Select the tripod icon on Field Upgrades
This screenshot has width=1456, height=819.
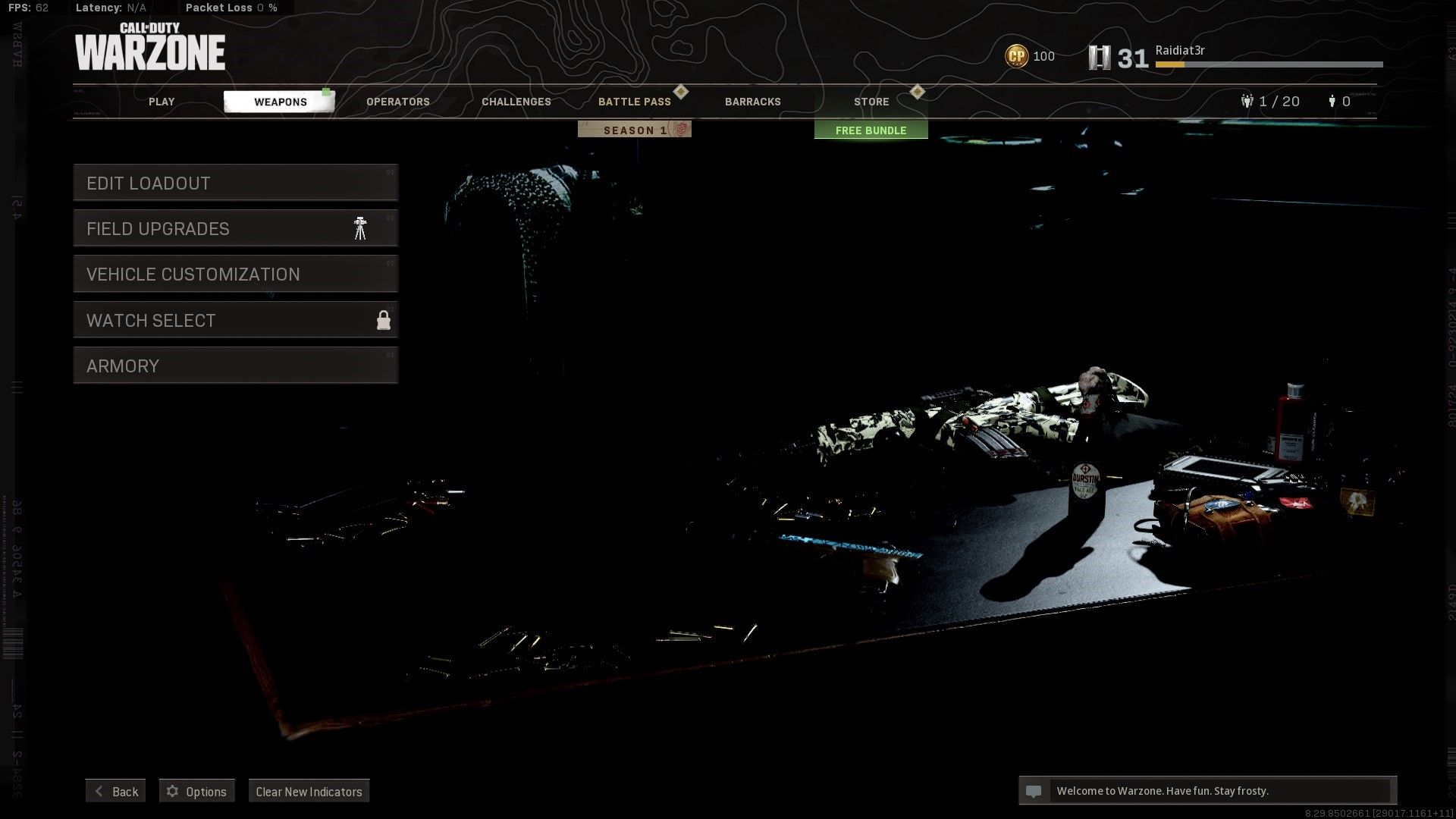point(360,227)
